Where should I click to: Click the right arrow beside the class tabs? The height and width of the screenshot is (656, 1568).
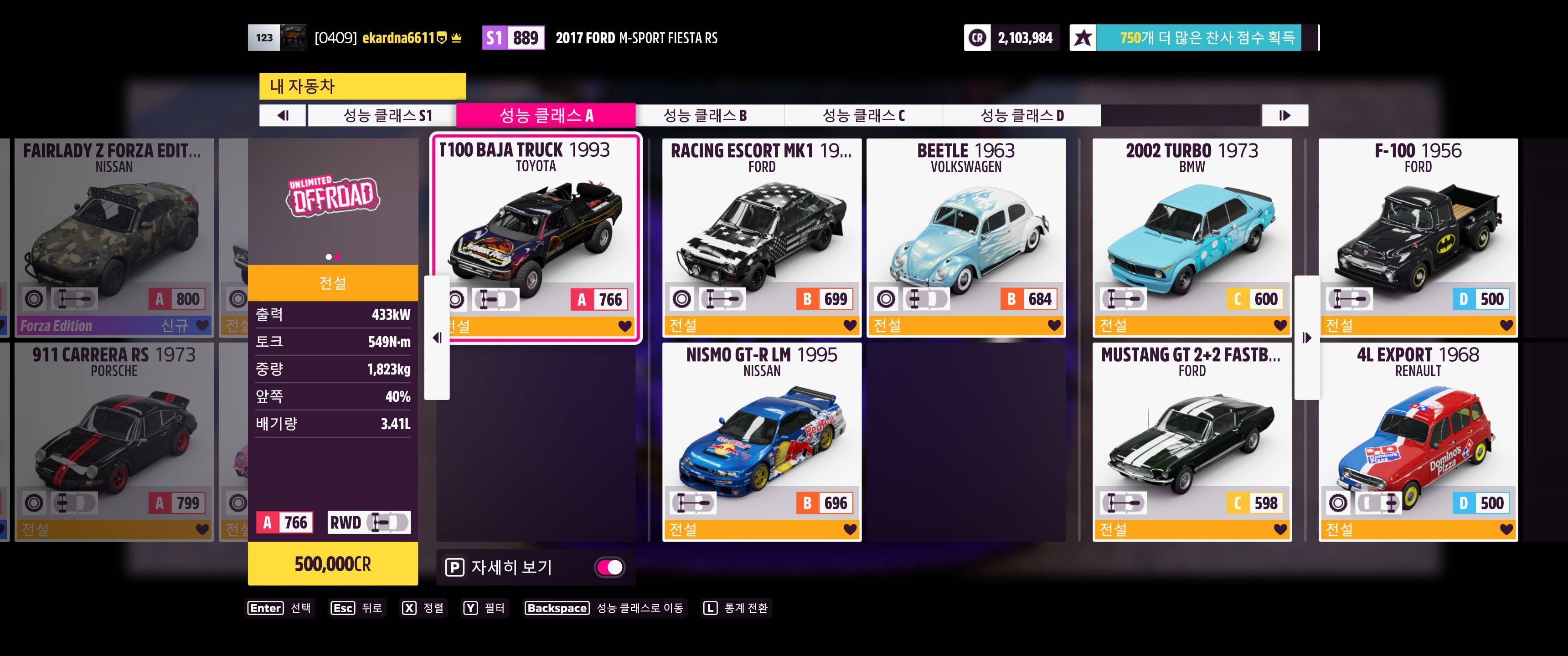[1284, 116]
